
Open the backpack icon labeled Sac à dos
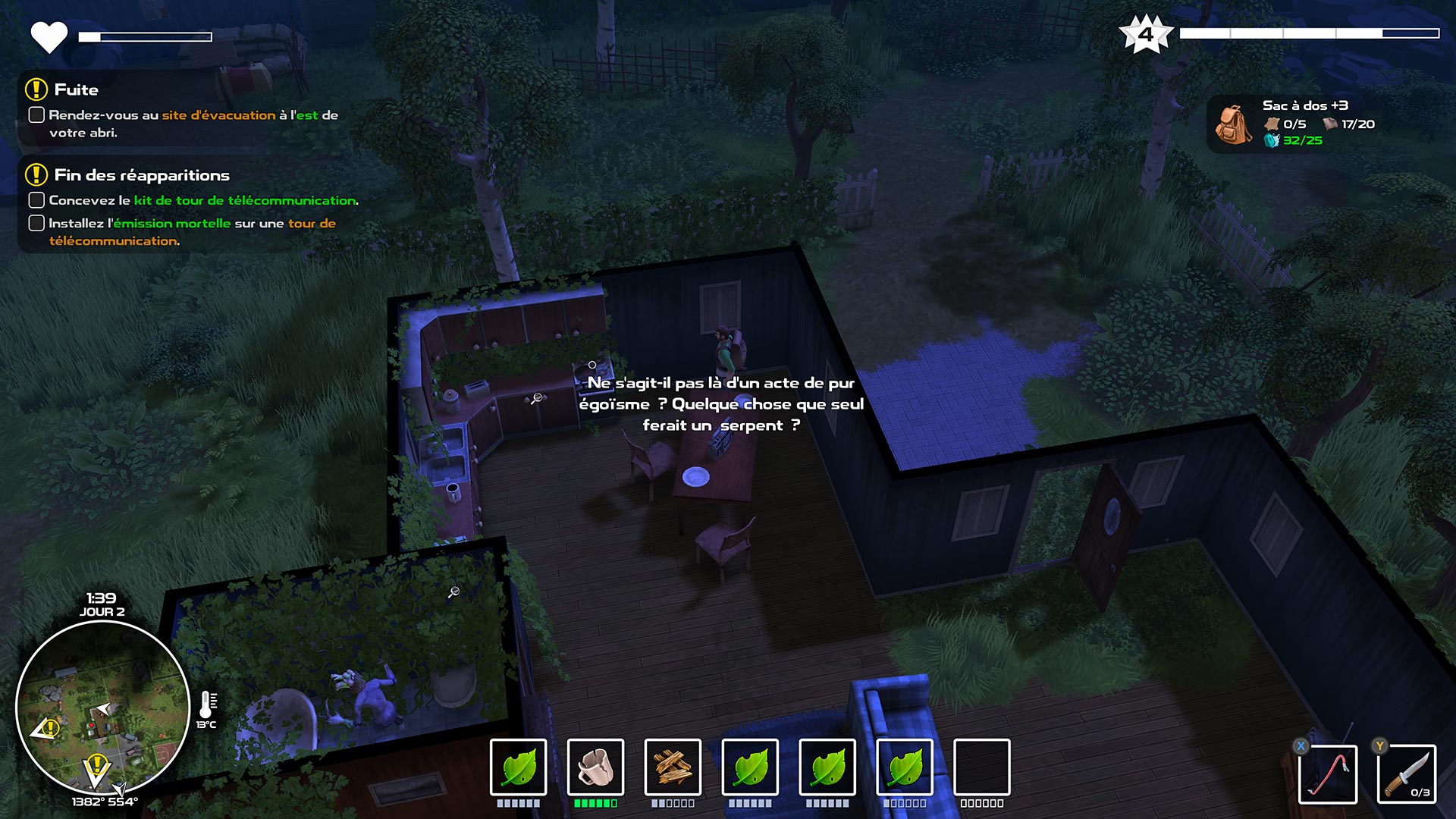(1234, 124)
